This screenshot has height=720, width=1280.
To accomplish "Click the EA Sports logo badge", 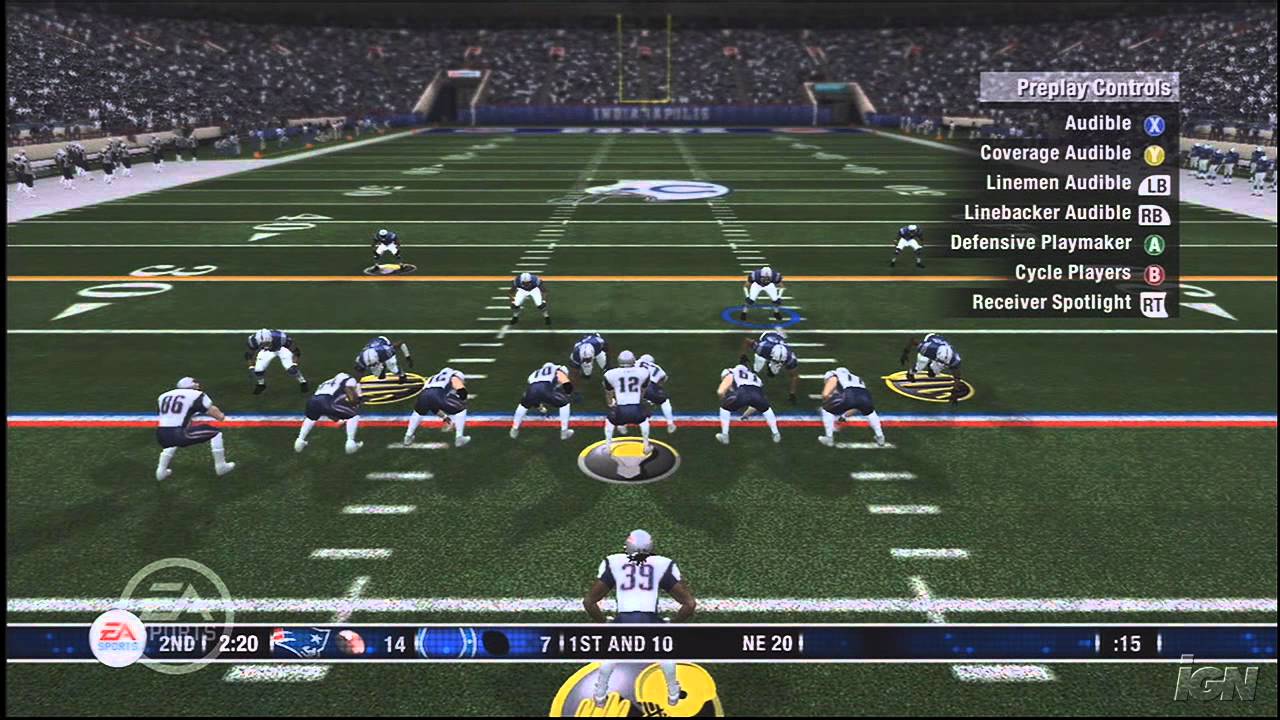I will [x=118, y=637].
